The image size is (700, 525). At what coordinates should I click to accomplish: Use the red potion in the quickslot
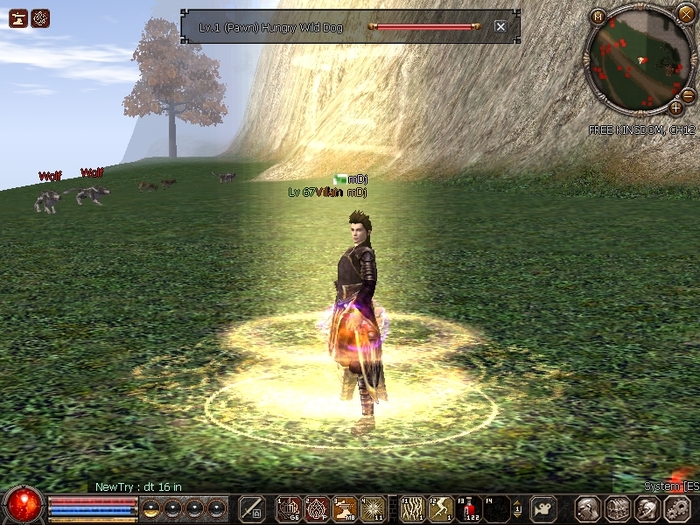coord(469,508)
